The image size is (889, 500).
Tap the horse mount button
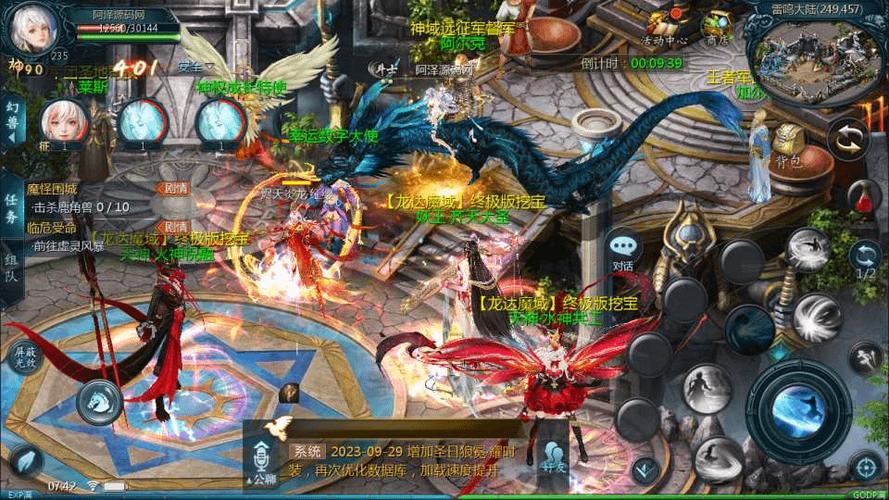click(99, 402)
